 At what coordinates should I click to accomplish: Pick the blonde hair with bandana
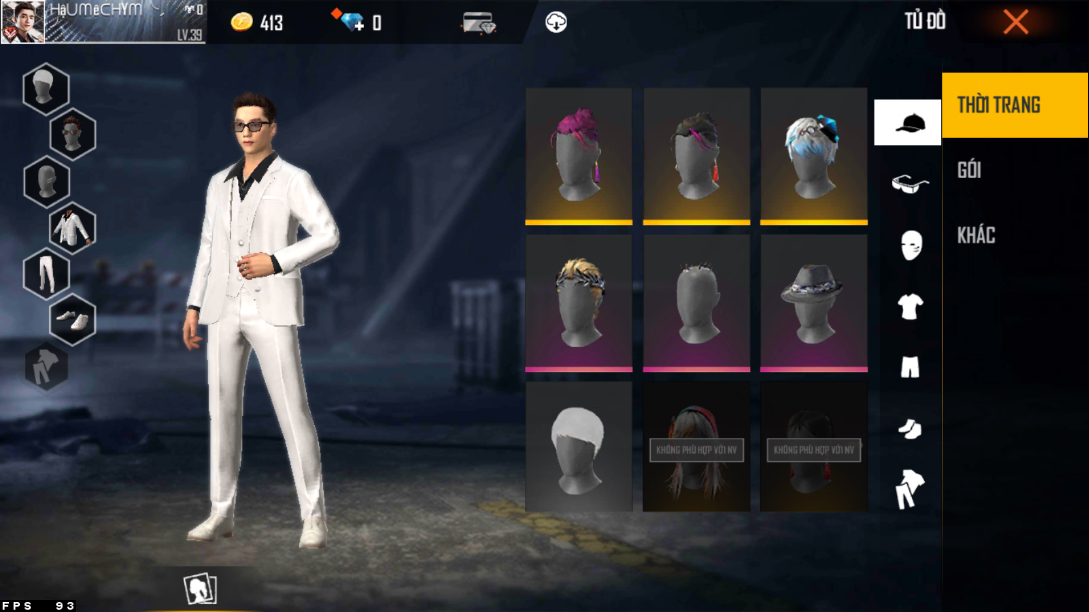pos(578,302)
